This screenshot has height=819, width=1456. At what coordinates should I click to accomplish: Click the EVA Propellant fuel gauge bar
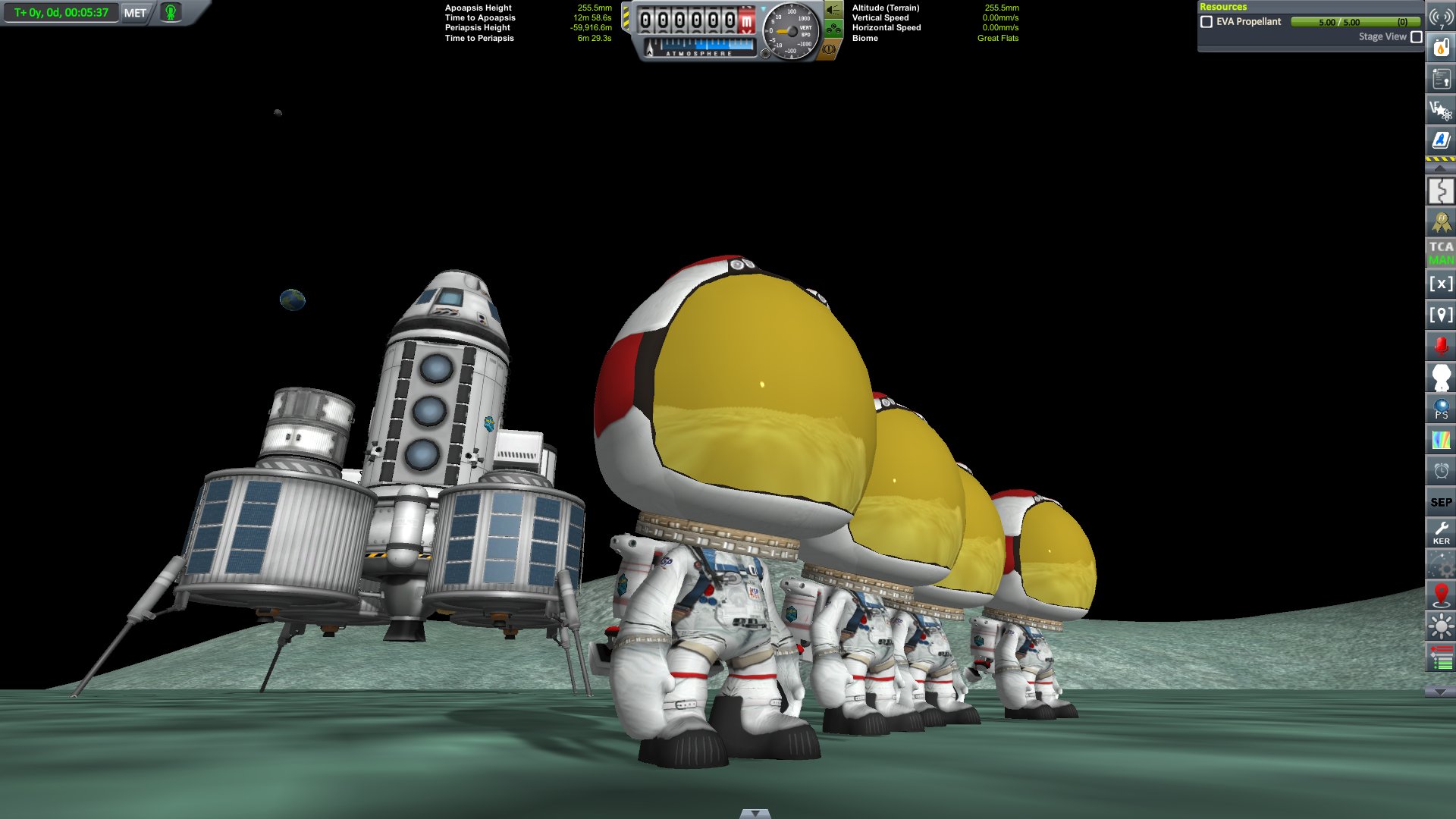point(1356,22)
